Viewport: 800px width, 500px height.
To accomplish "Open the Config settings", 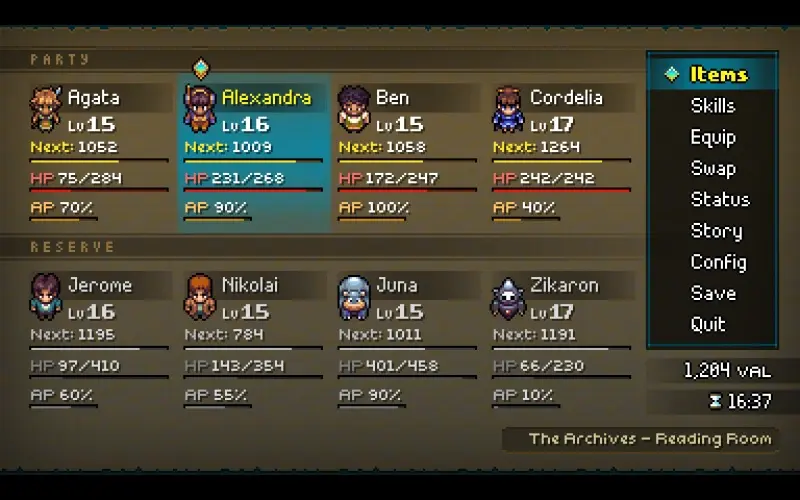I will pos(718,262).
